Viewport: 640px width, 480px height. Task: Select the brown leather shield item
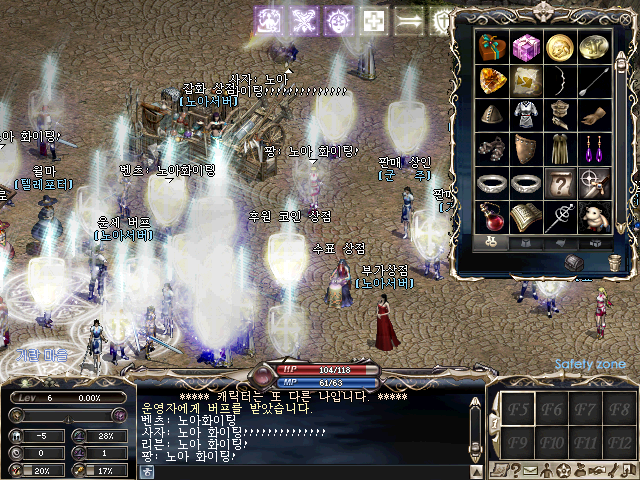526,149
